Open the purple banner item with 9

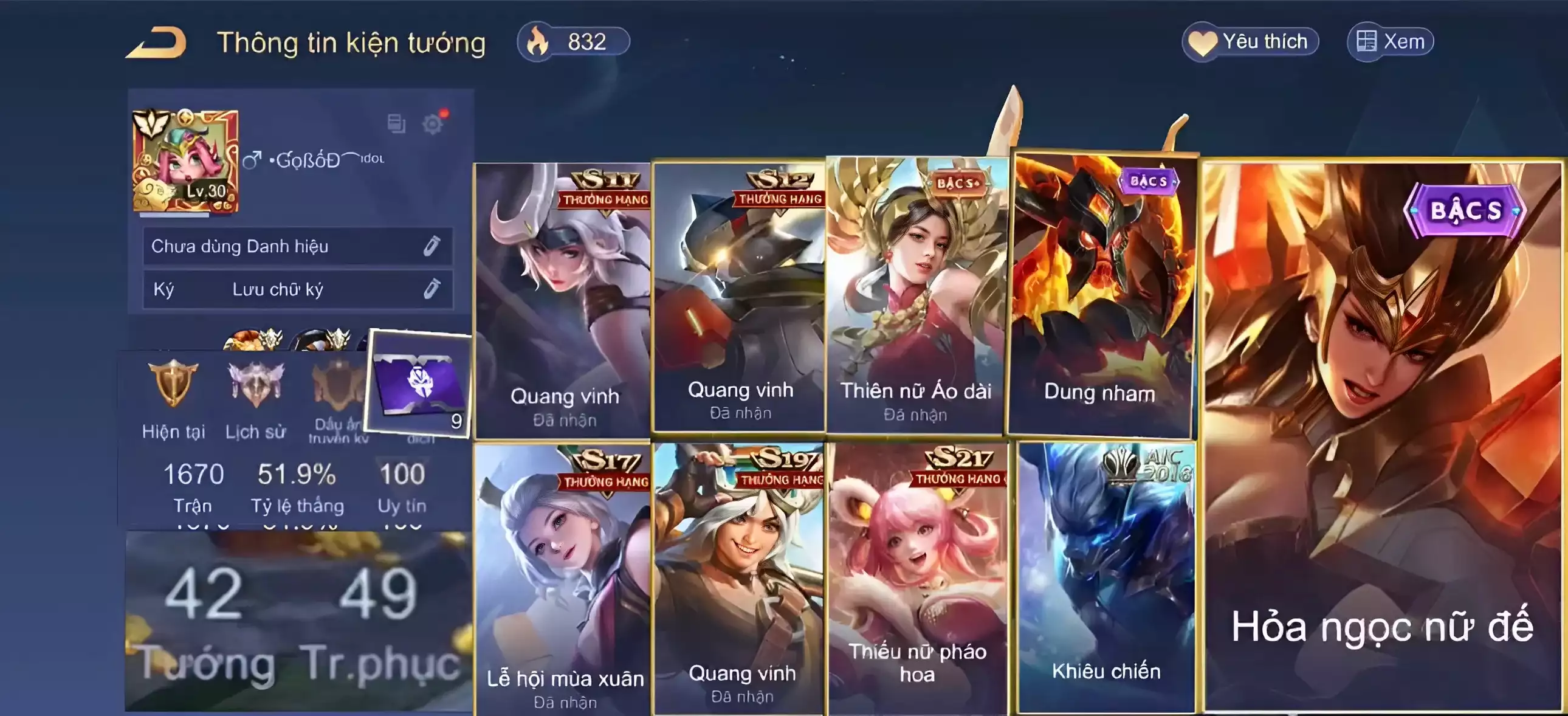[x=420, y=384]
